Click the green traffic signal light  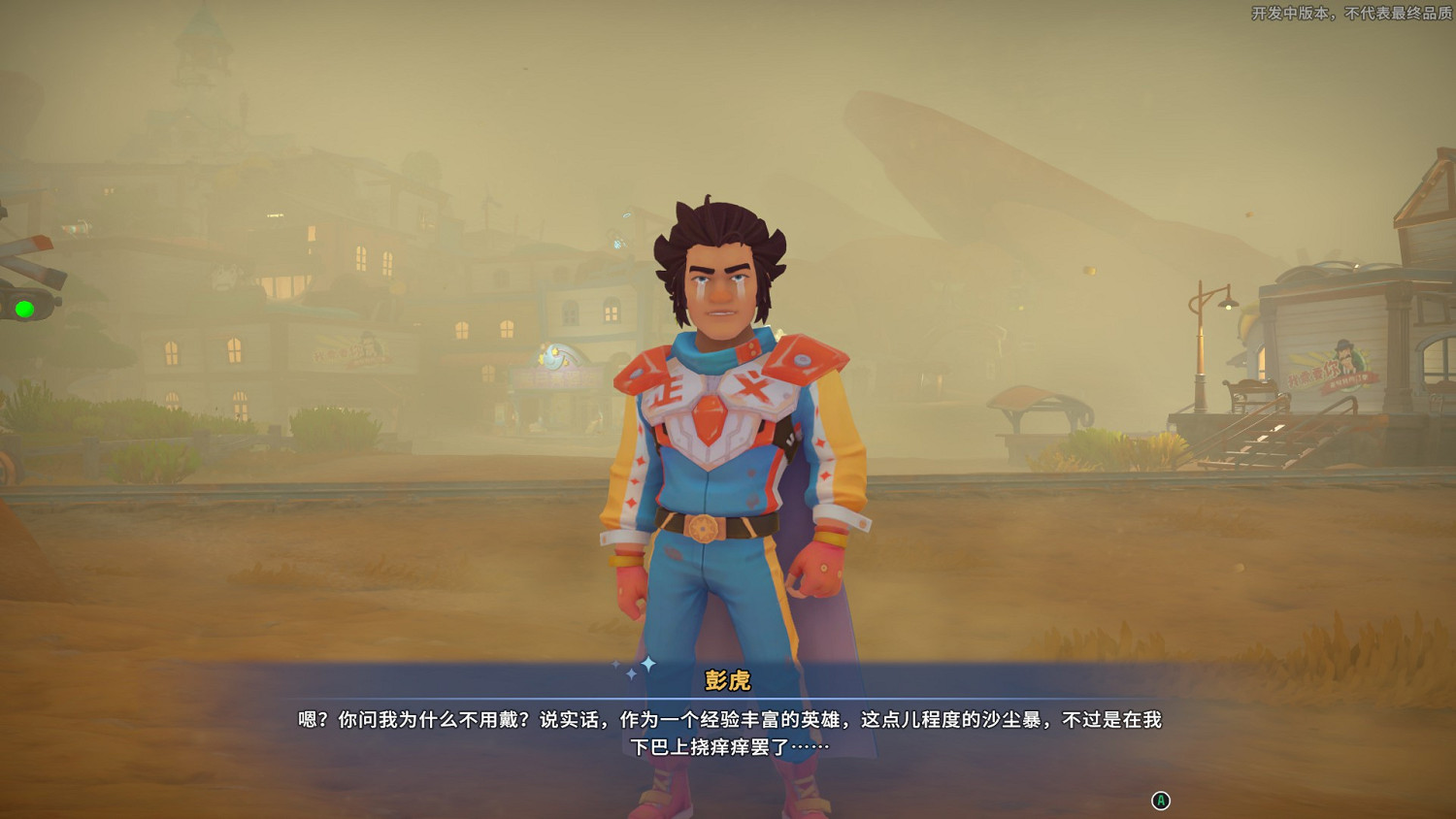click(22, 311)
